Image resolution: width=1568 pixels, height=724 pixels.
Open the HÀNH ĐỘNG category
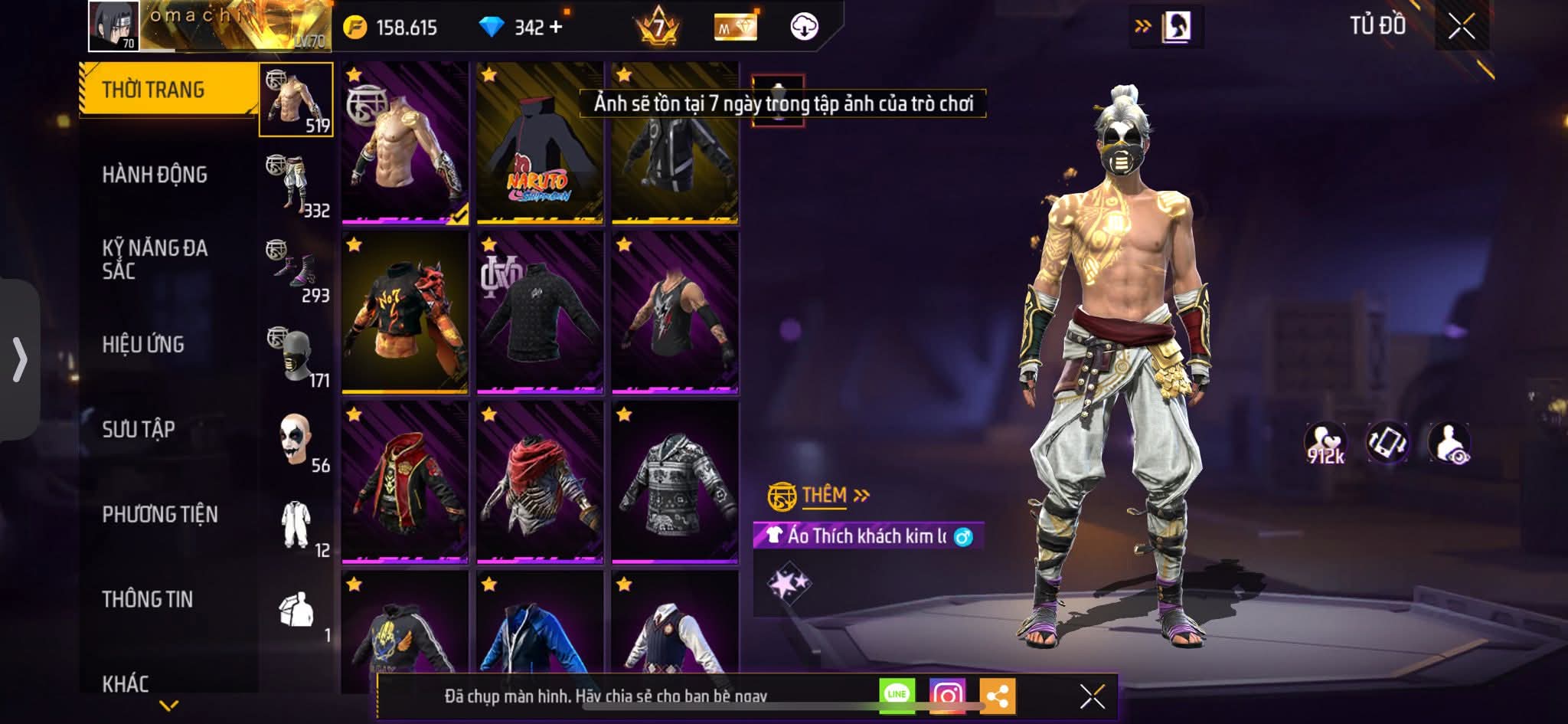155,175
